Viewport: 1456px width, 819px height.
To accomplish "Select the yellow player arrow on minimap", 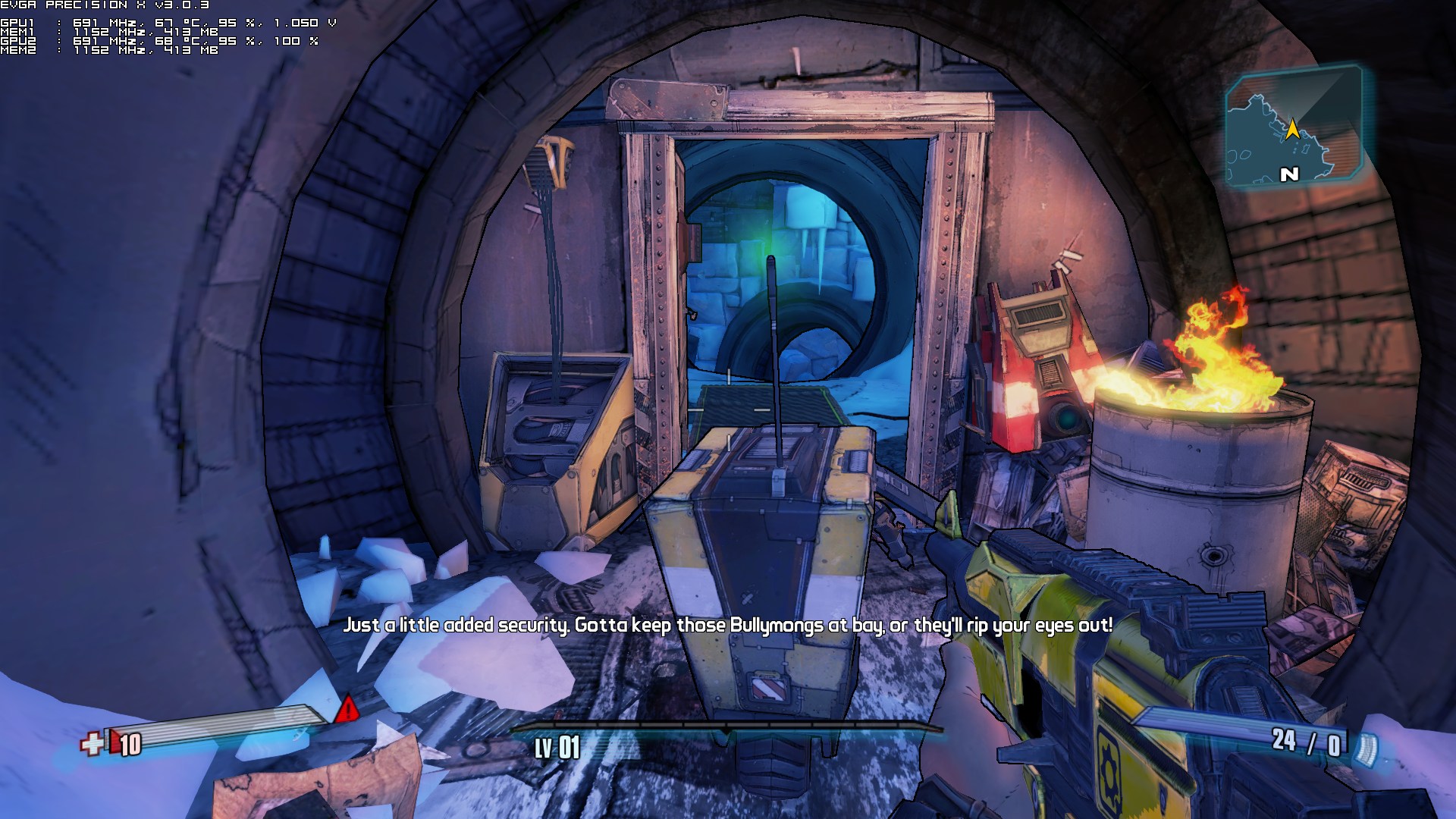I will [1291, 129].
